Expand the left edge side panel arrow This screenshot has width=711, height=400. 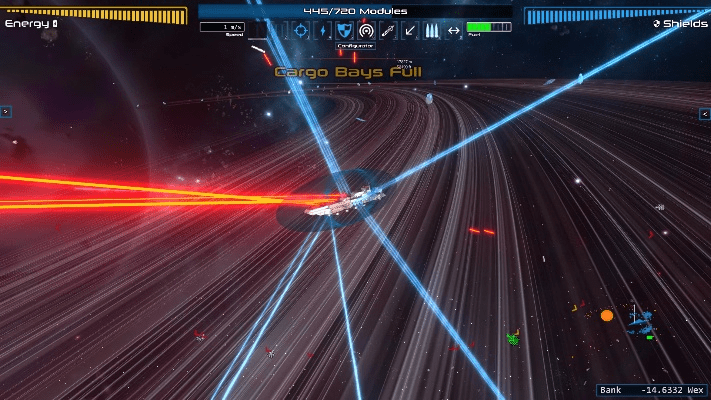[x=5, y=112]
